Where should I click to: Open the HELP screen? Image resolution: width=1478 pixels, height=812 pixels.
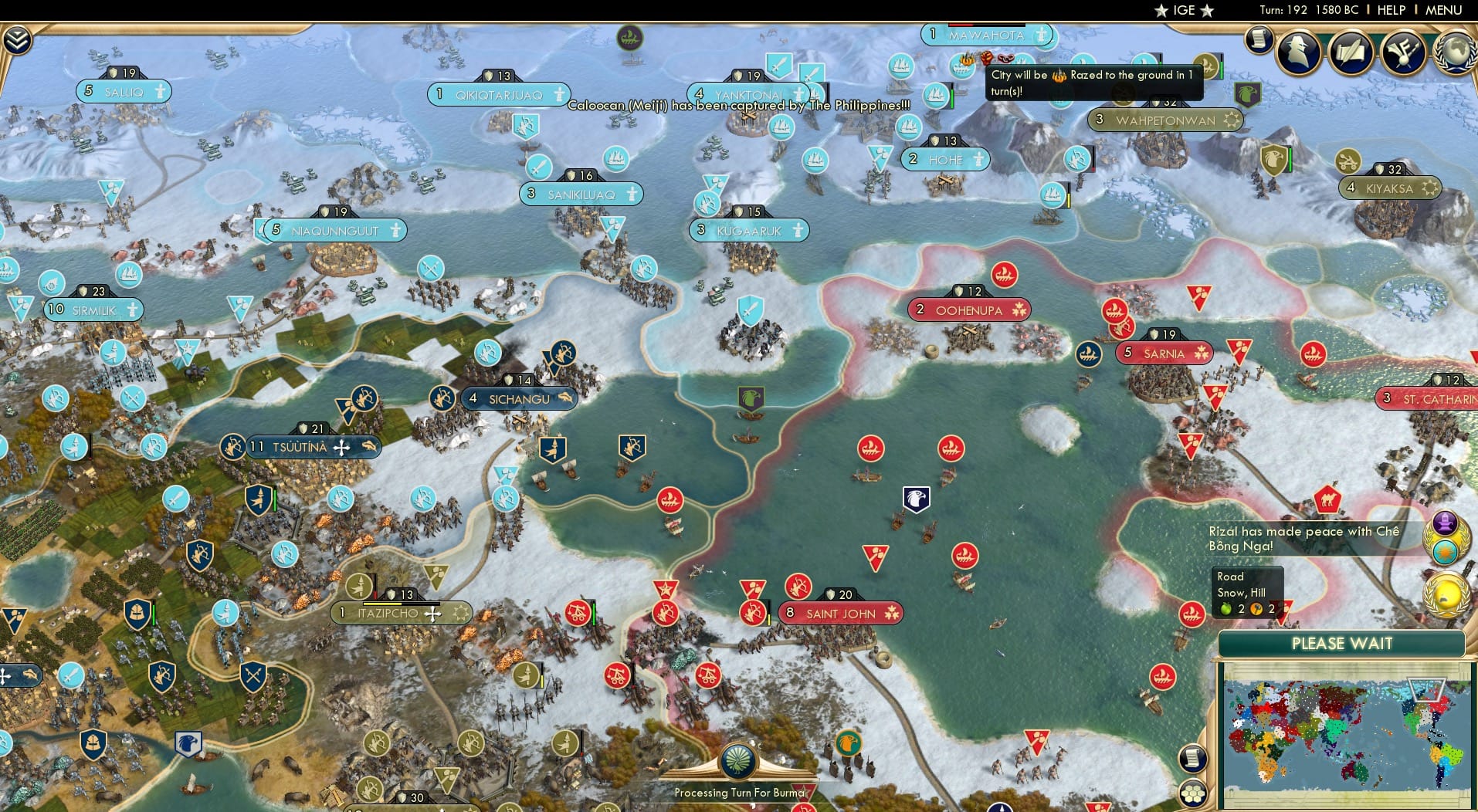tap(1391, 11)
